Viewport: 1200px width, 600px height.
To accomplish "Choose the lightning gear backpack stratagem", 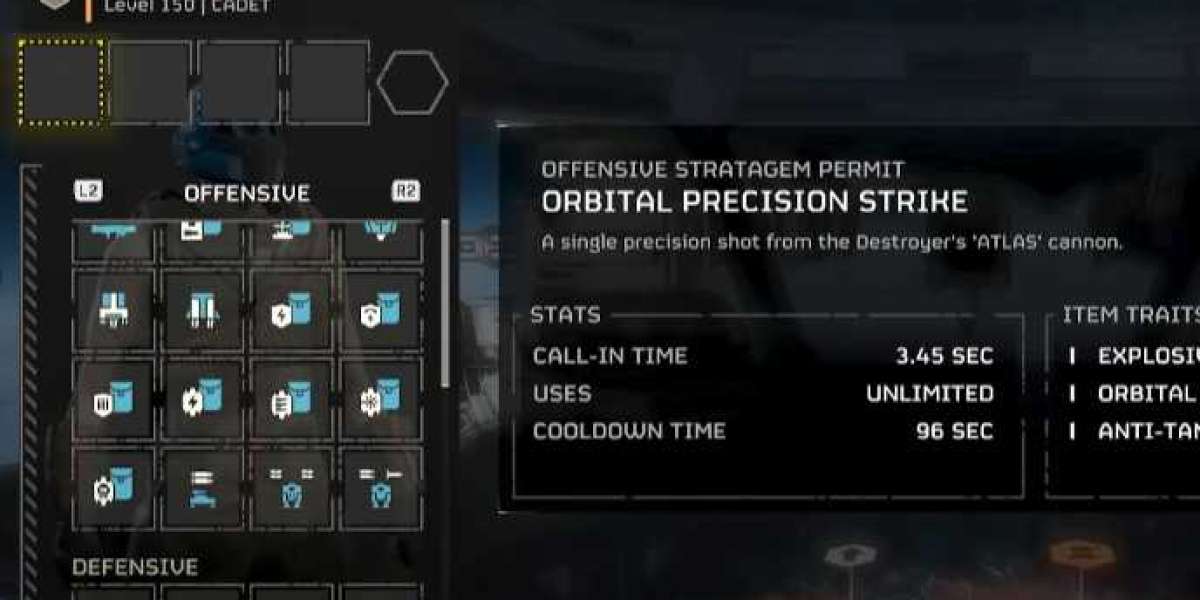I will click(203, 400).
